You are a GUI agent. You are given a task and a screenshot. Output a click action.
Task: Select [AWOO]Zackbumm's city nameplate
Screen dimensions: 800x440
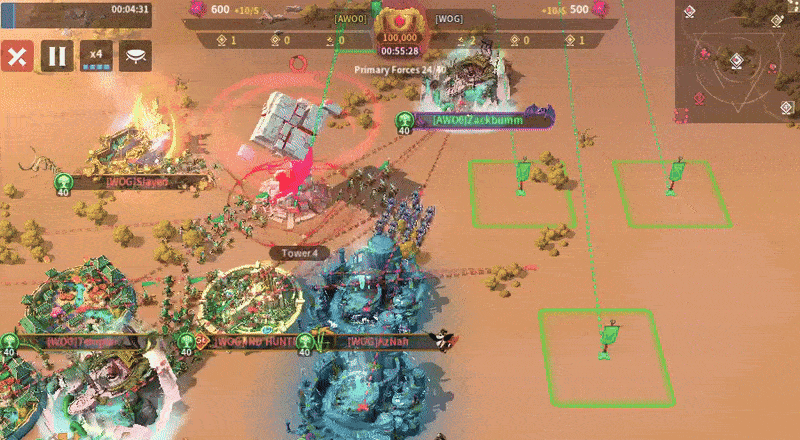pos(478,120)
